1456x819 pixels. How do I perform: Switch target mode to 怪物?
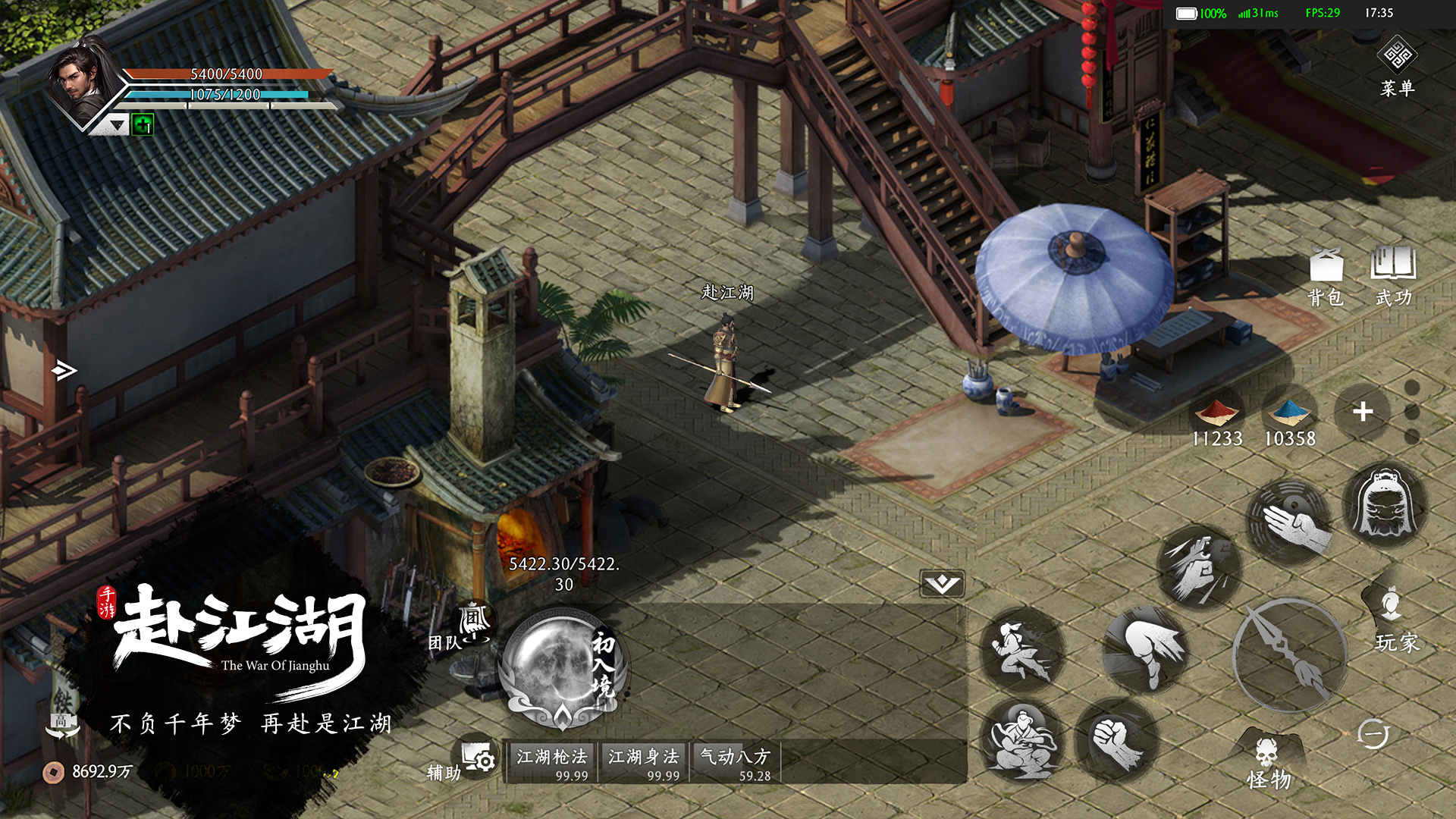click(x=1268, y=762)
